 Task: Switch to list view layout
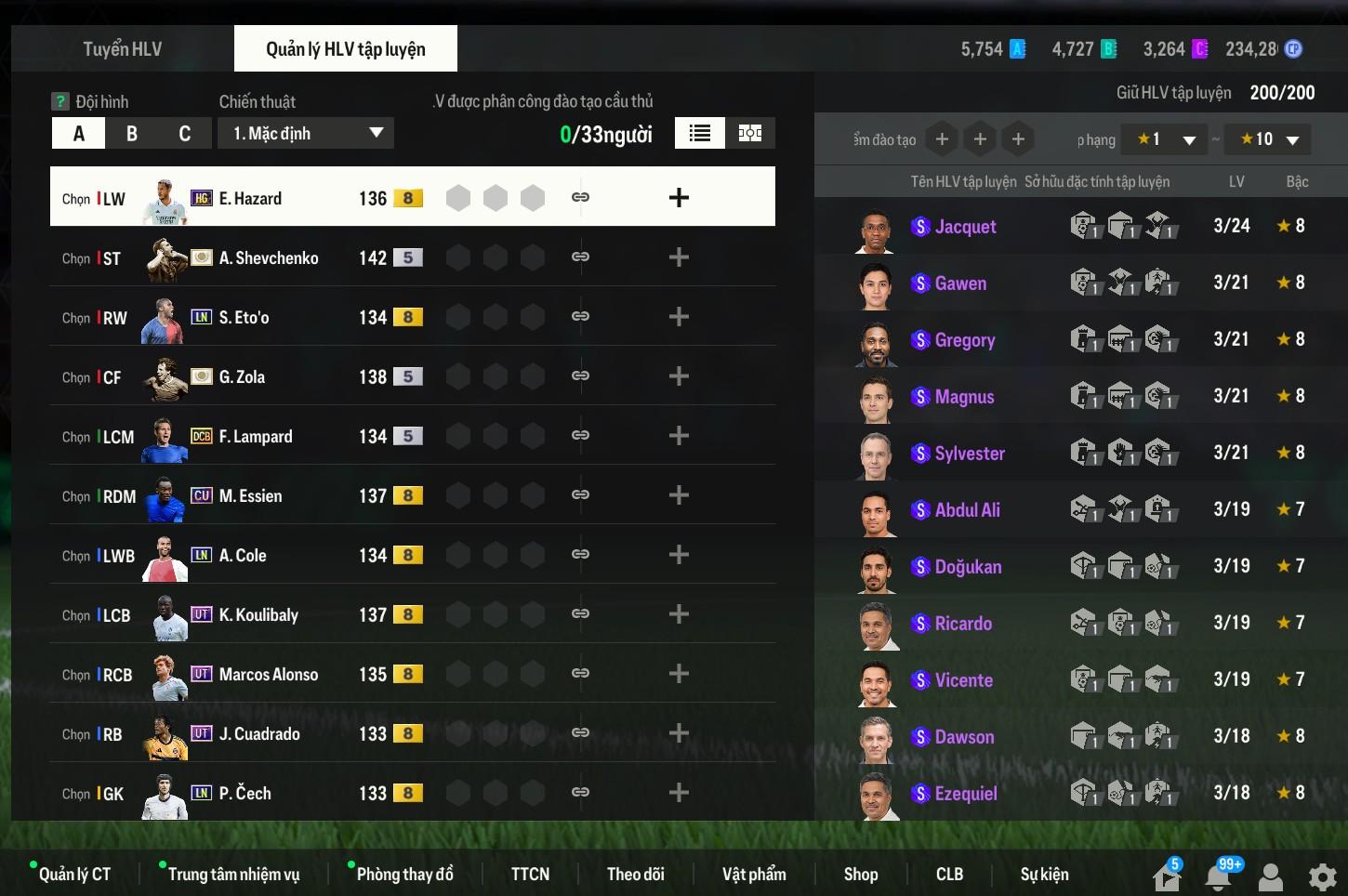coord(700,133)
